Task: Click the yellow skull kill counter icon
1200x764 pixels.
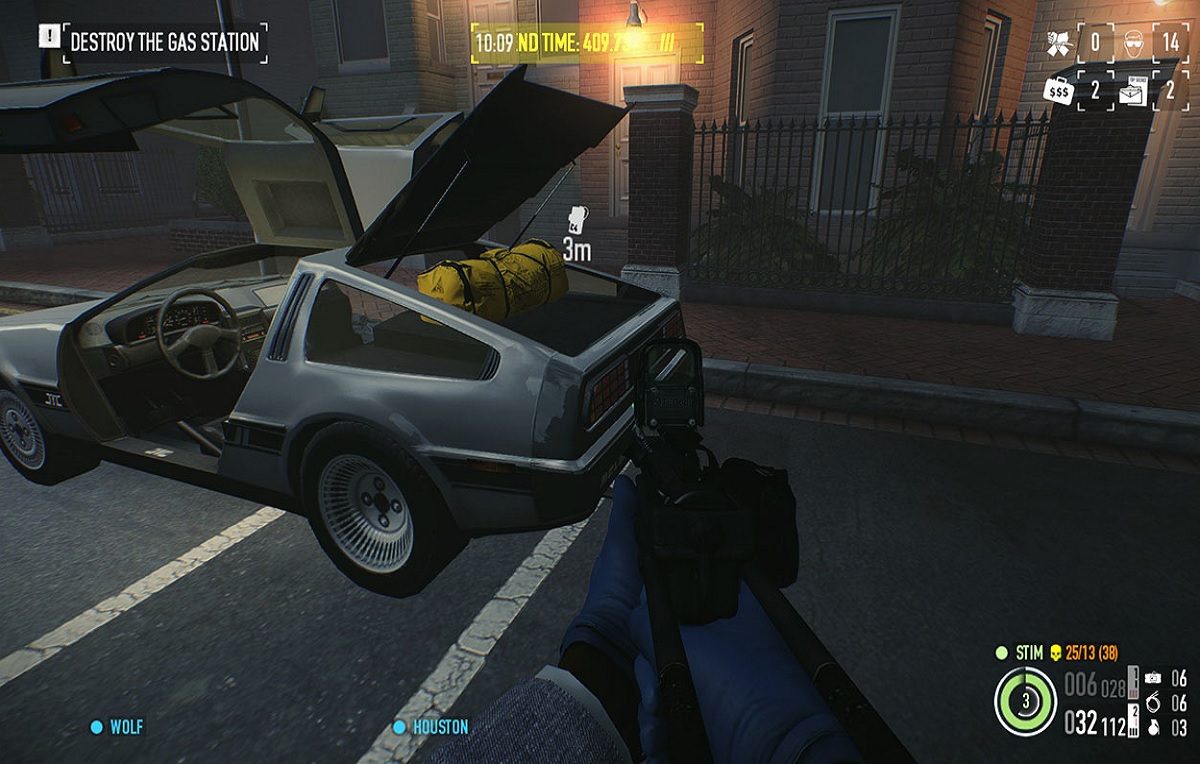Action: click(1055, 653)
